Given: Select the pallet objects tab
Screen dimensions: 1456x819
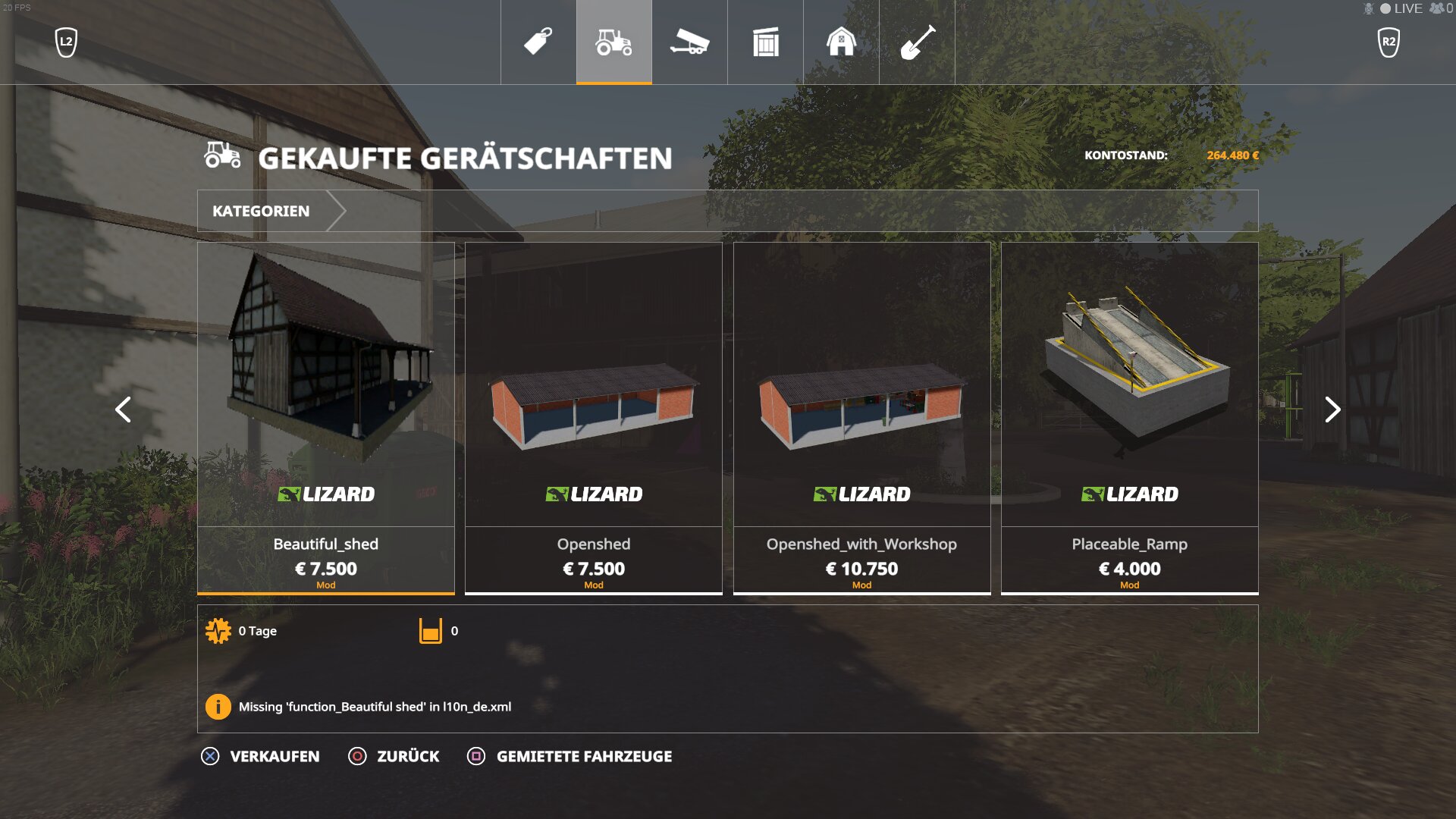Looking at the screenshot, I should (x=765, y=42).
